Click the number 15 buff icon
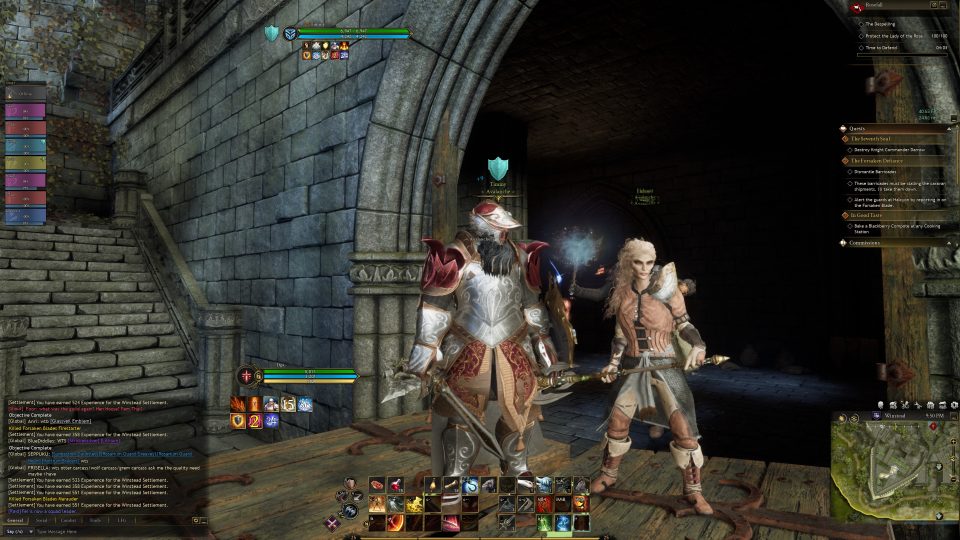 coord(289,404)
